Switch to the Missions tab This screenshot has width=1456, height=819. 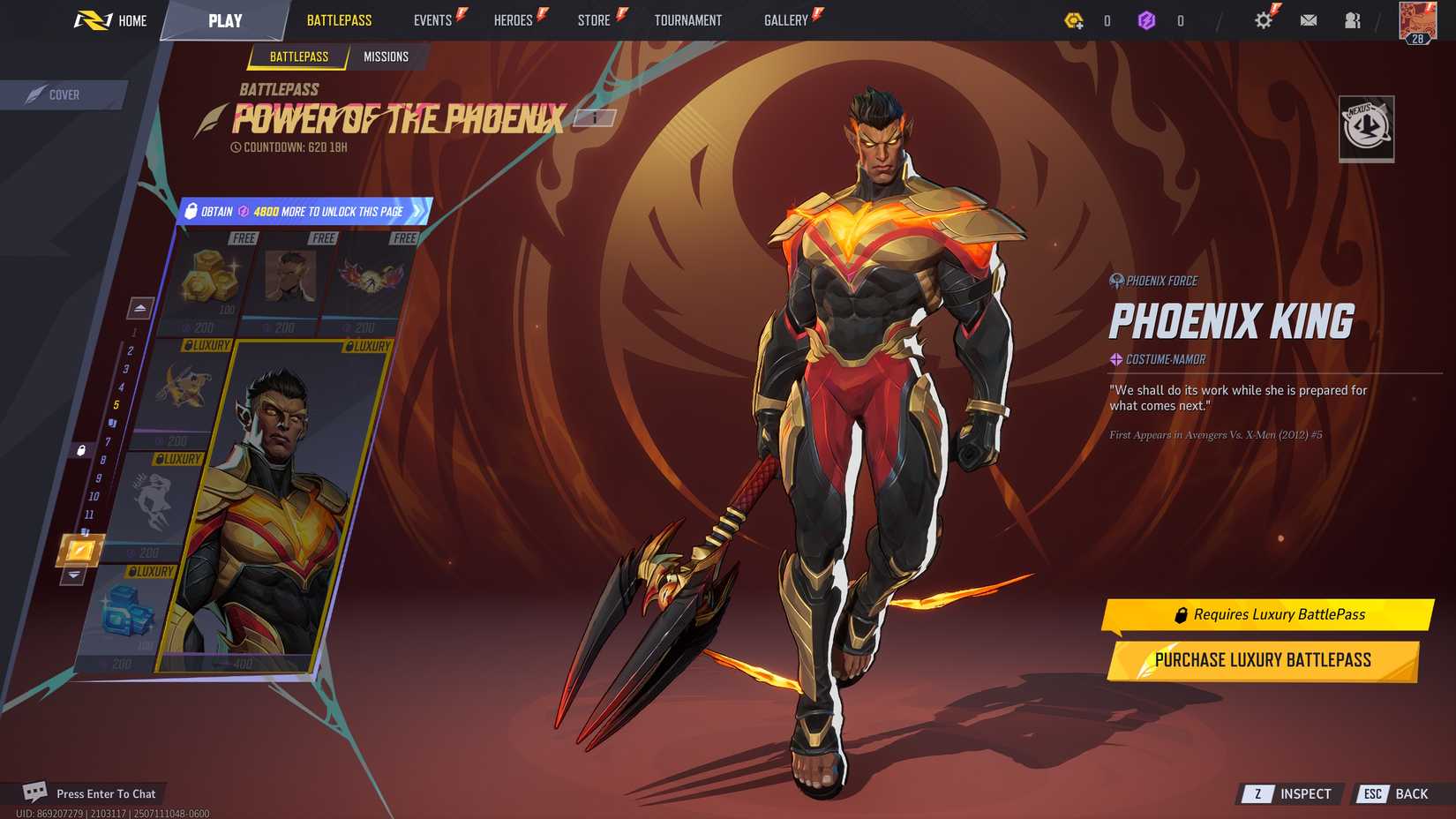tap(386, 56)
